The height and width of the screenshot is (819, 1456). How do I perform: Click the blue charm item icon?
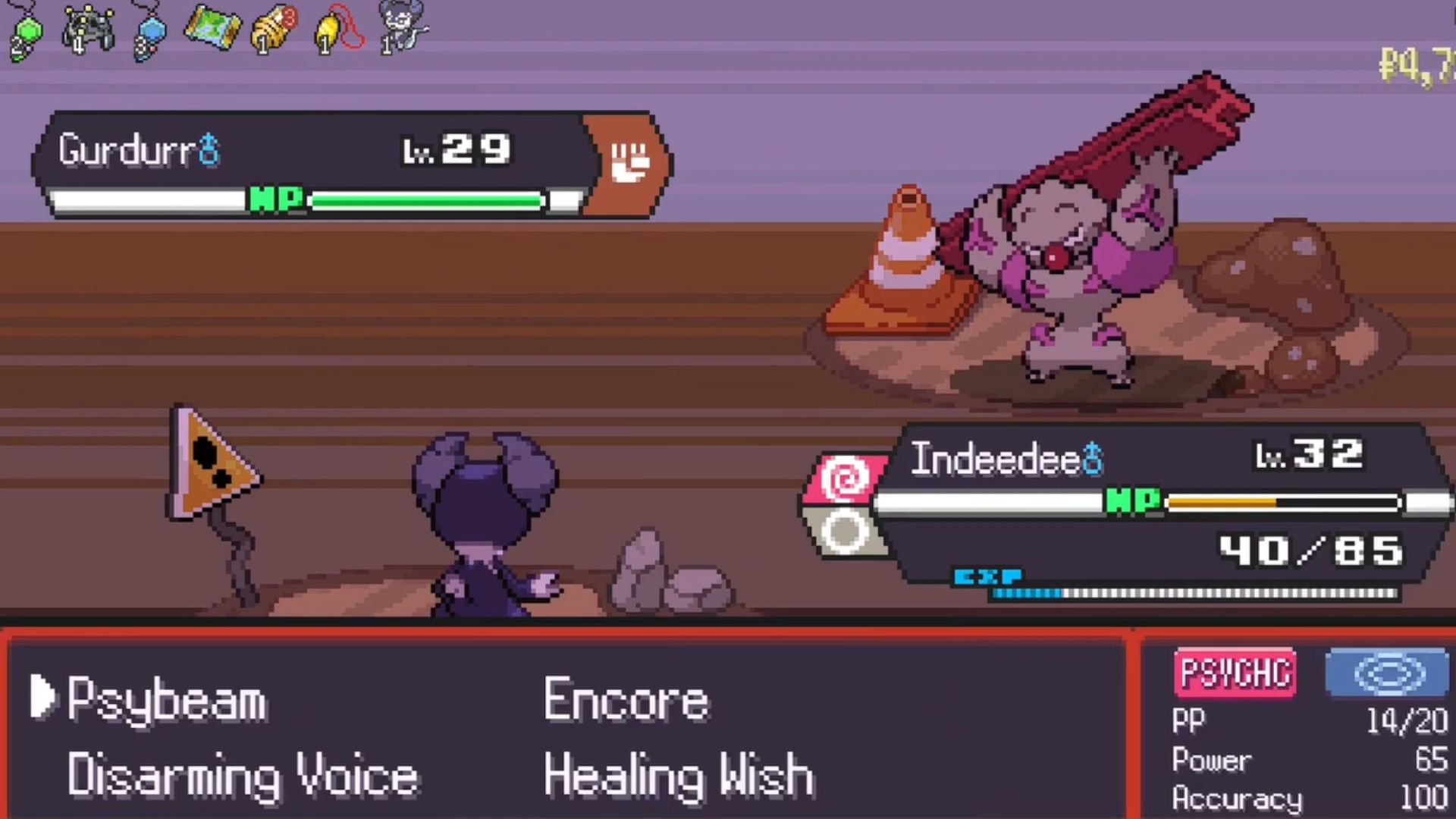coord(149,32)
